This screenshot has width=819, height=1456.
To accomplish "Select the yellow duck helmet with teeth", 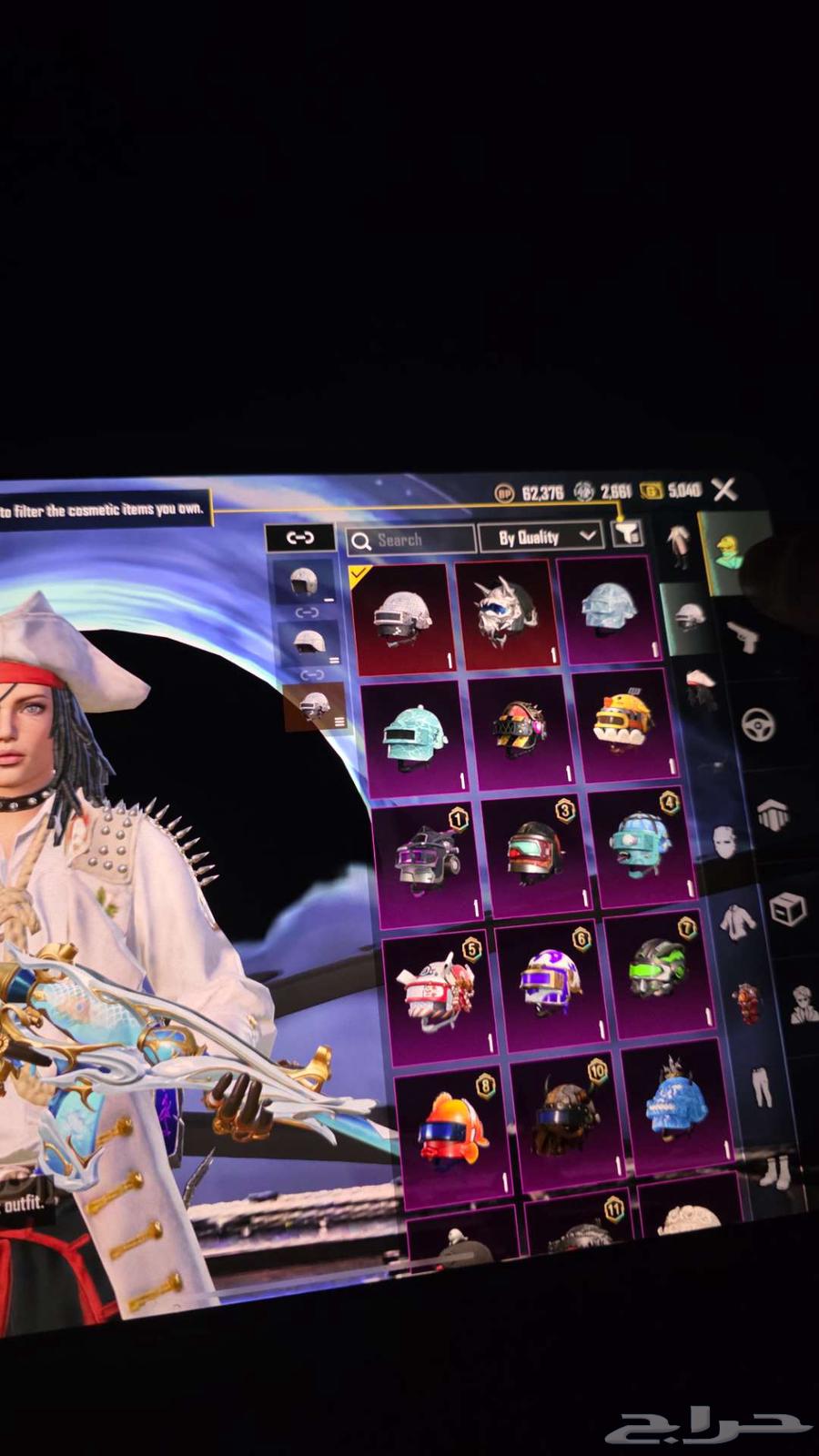I will click(622, 724).
